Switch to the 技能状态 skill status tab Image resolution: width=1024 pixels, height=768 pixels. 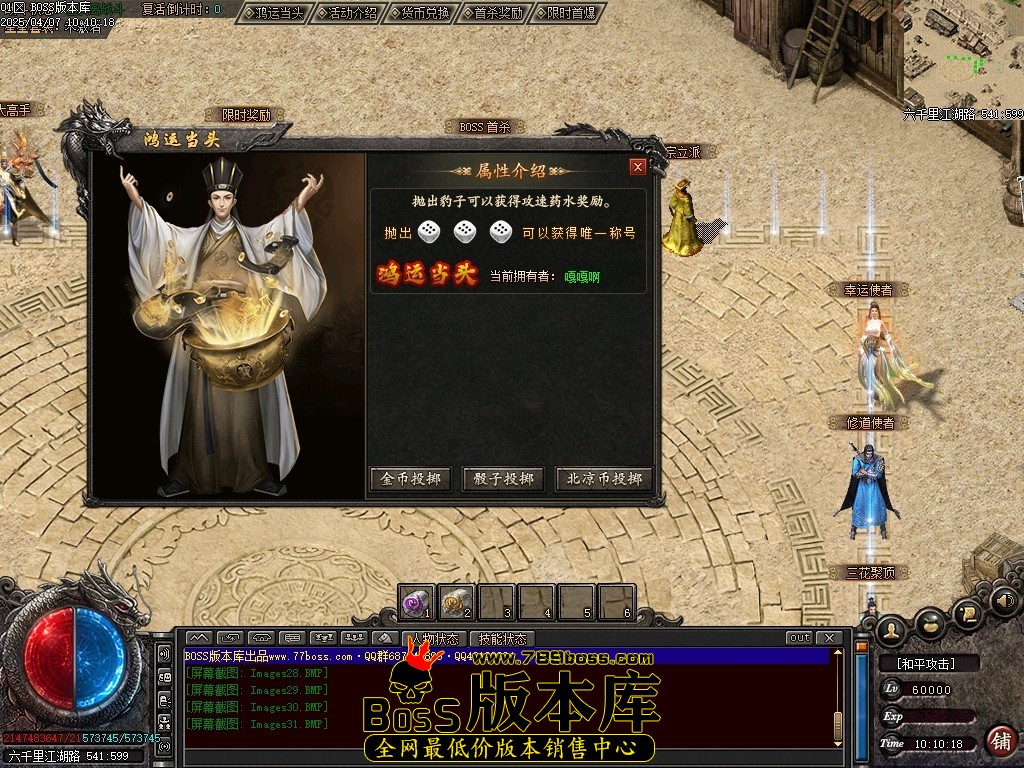(x=501, y=638)
